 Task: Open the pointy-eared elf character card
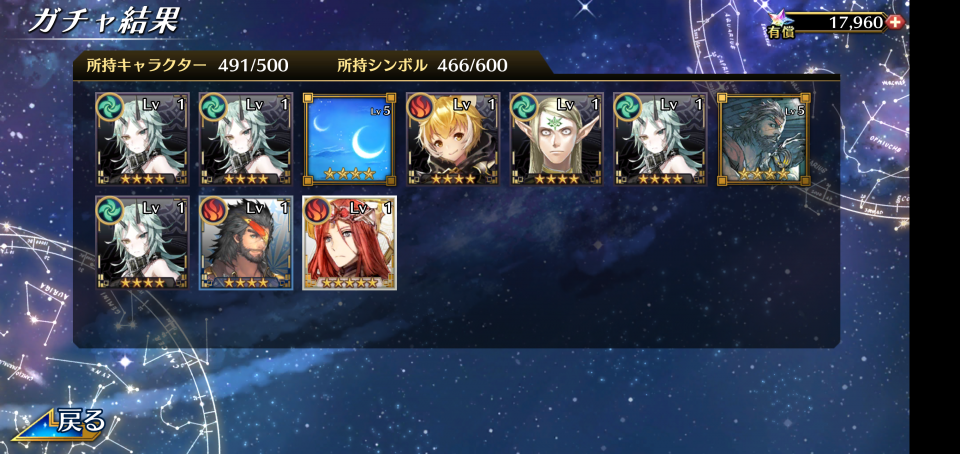tap(555, 139)
